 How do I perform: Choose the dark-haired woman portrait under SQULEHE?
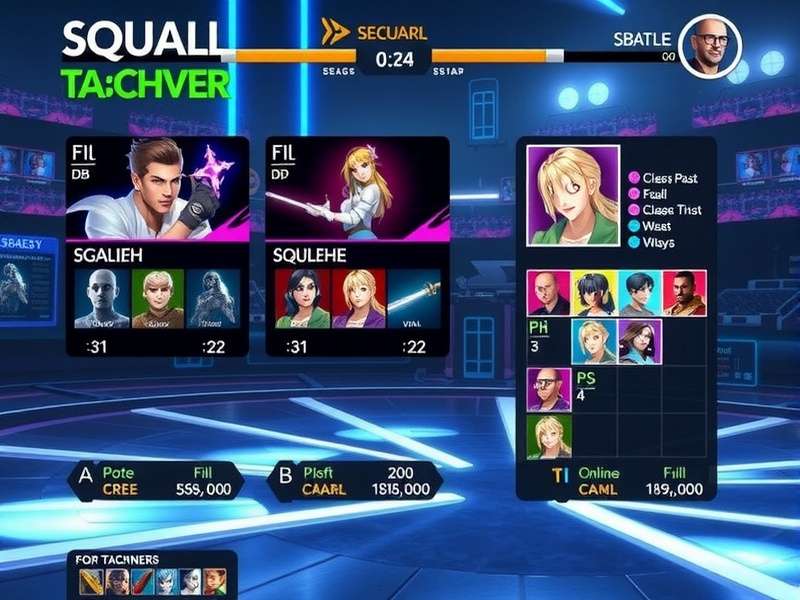pyautogui.click(x=303, y=297)
